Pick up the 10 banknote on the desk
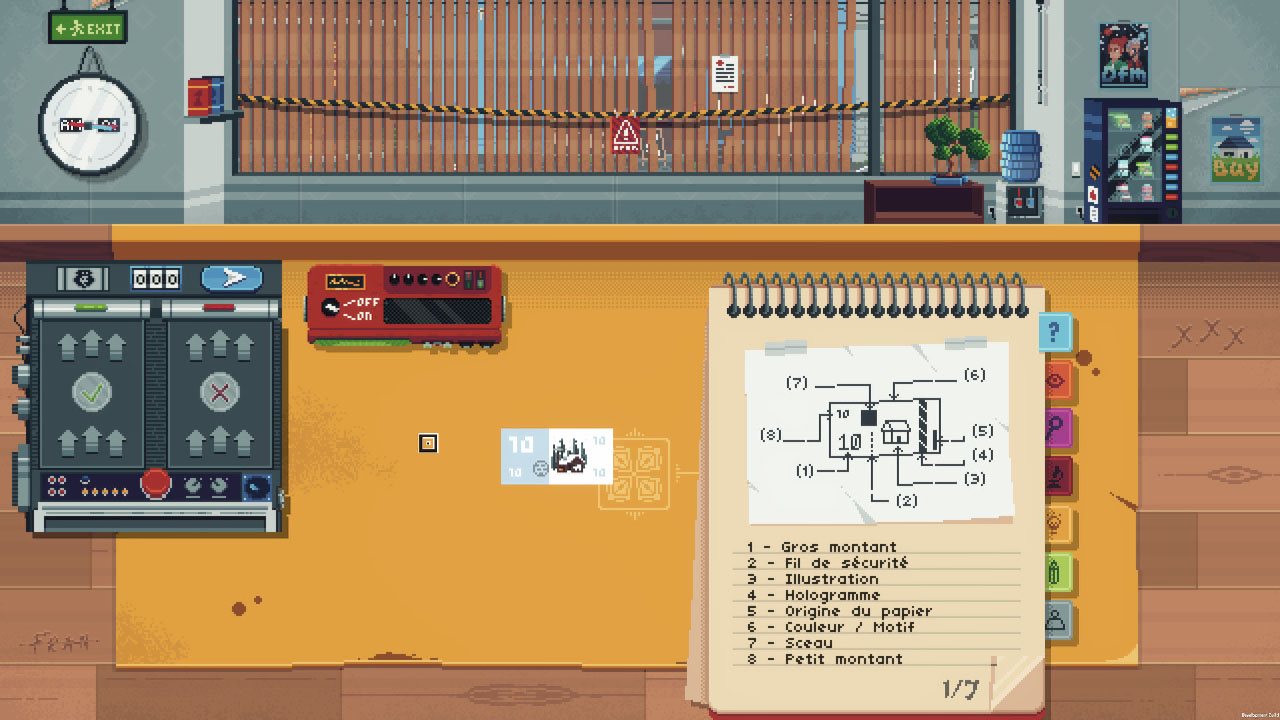Screen dimensions: 1280x720 555,457
